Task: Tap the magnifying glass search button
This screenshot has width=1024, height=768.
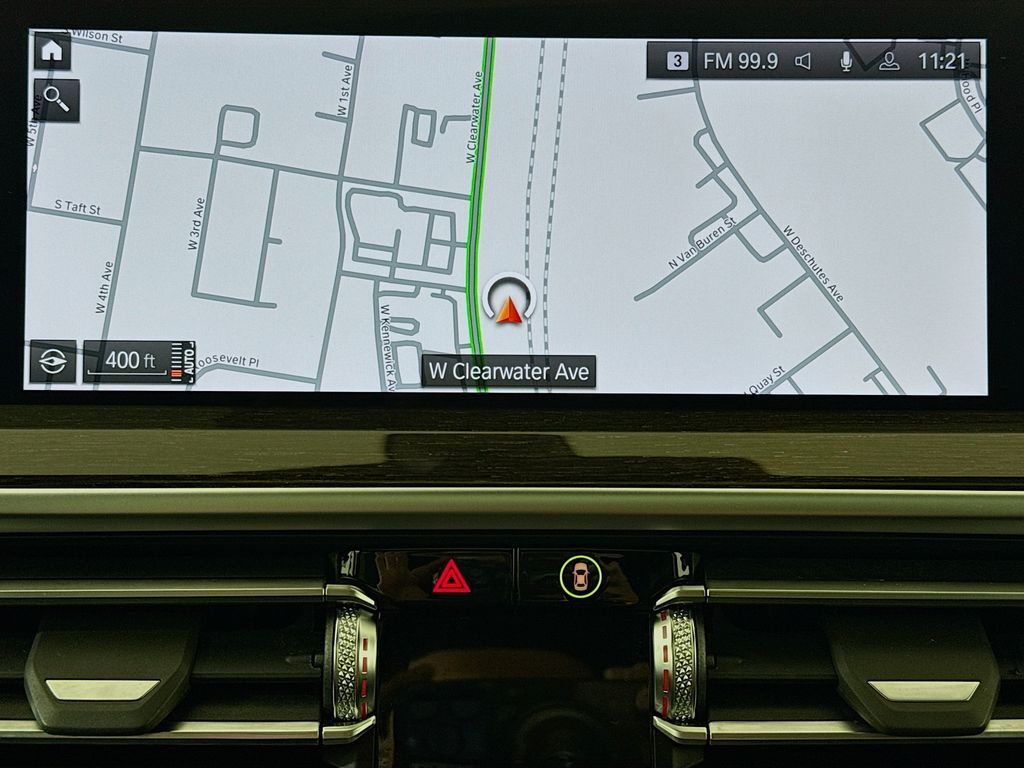Action: [56, 101]
